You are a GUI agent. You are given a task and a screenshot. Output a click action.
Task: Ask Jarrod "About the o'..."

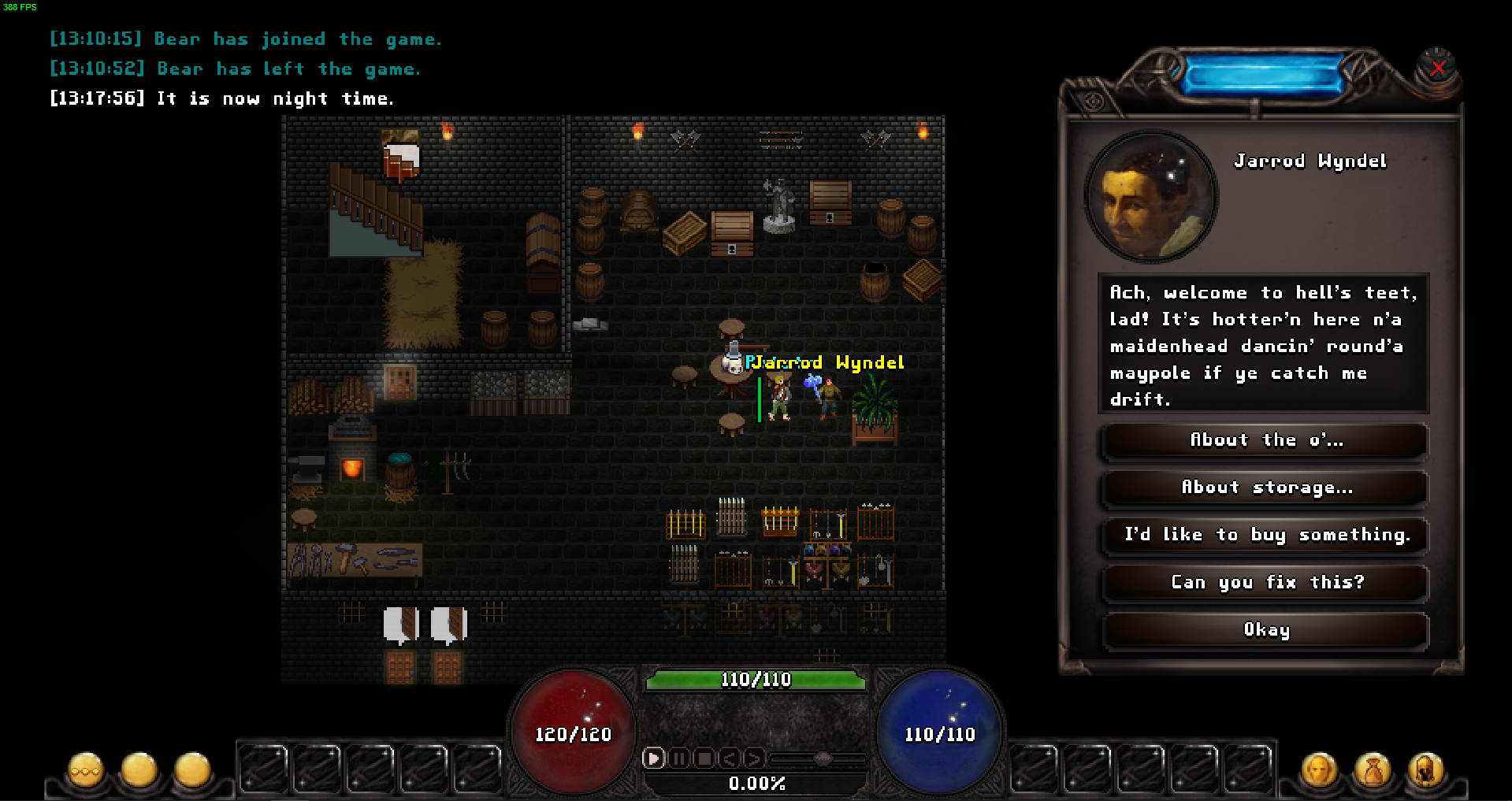[x=1265, y=441]
